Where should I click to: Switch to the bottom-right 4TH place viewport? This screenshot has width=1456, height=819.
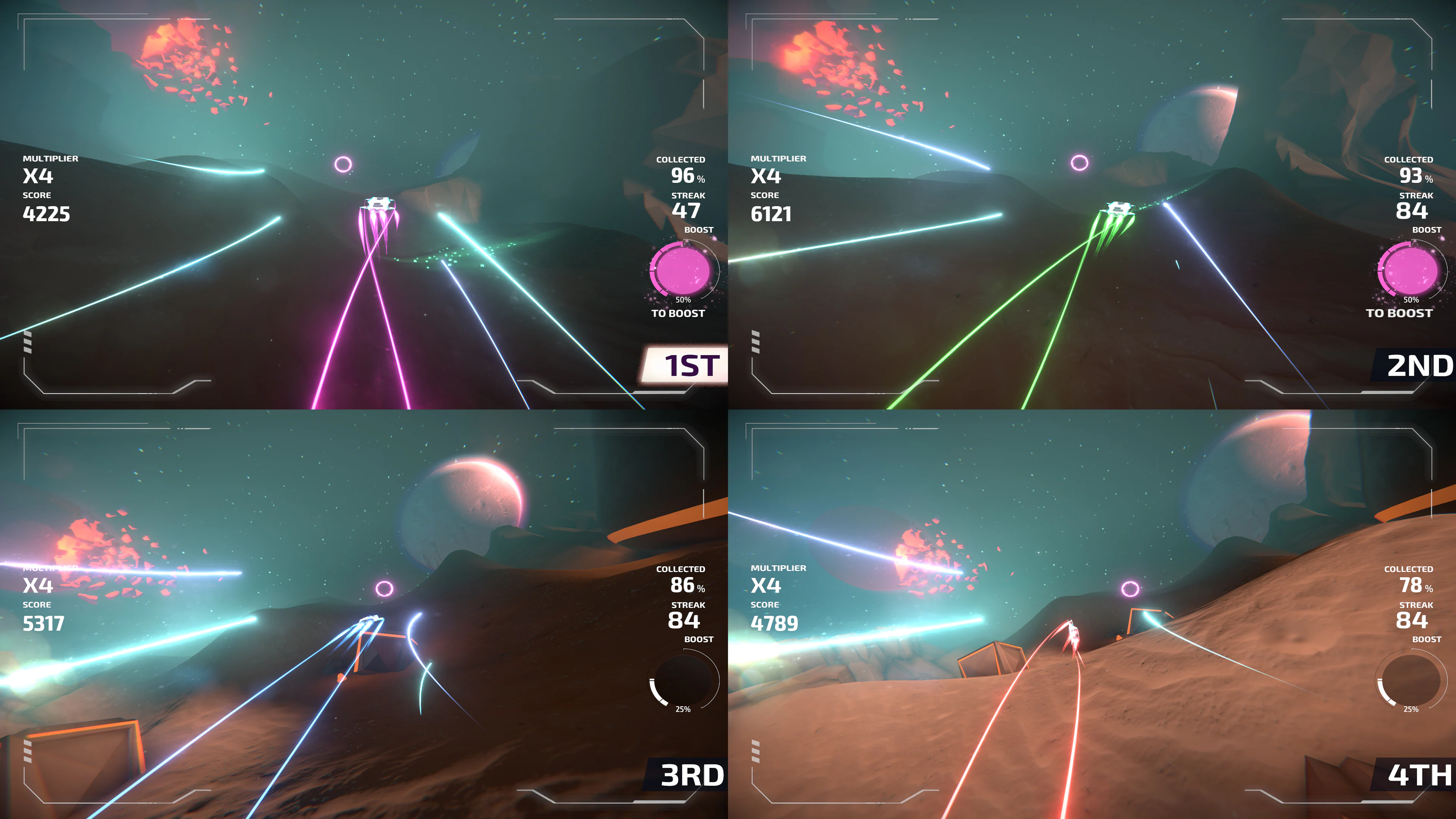tap(1092, 614)
